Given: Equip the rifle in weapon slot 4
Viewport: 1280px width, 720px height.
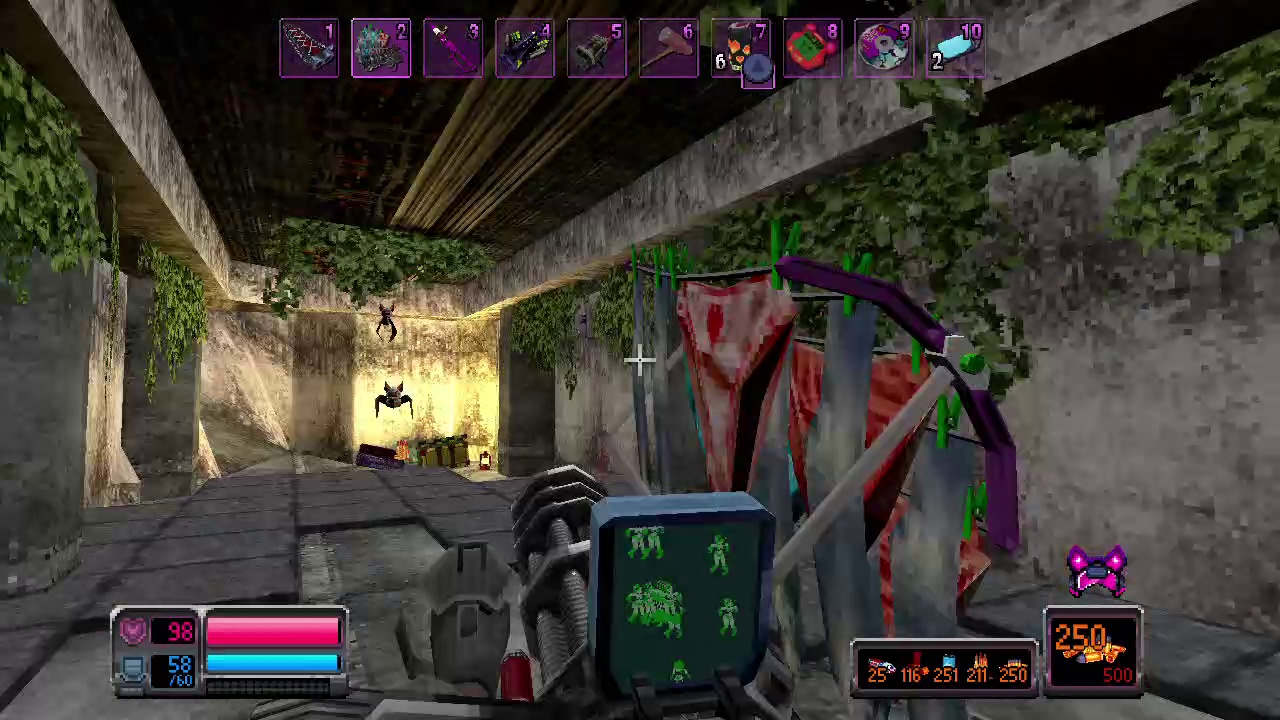Looking at the screenshot, I should pyautogui.click(x=525, y=47).
